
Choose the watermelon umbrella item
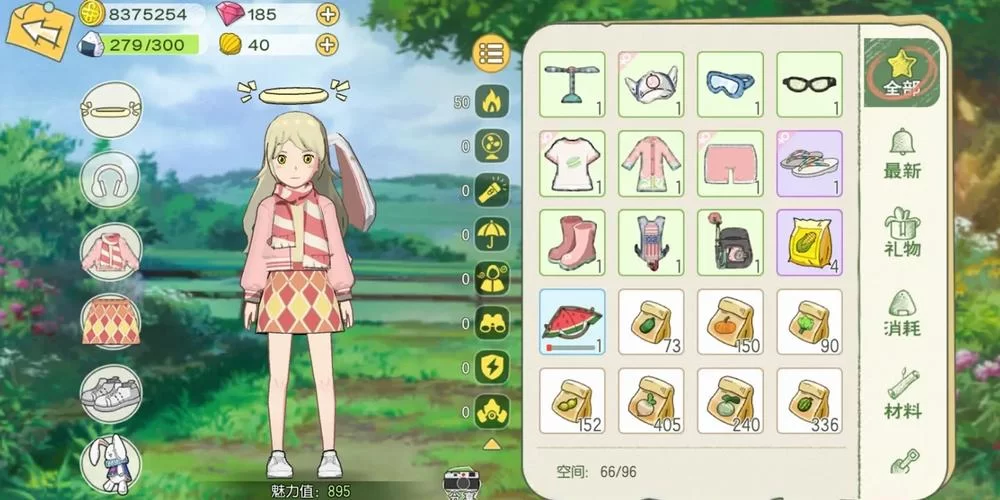572,322
